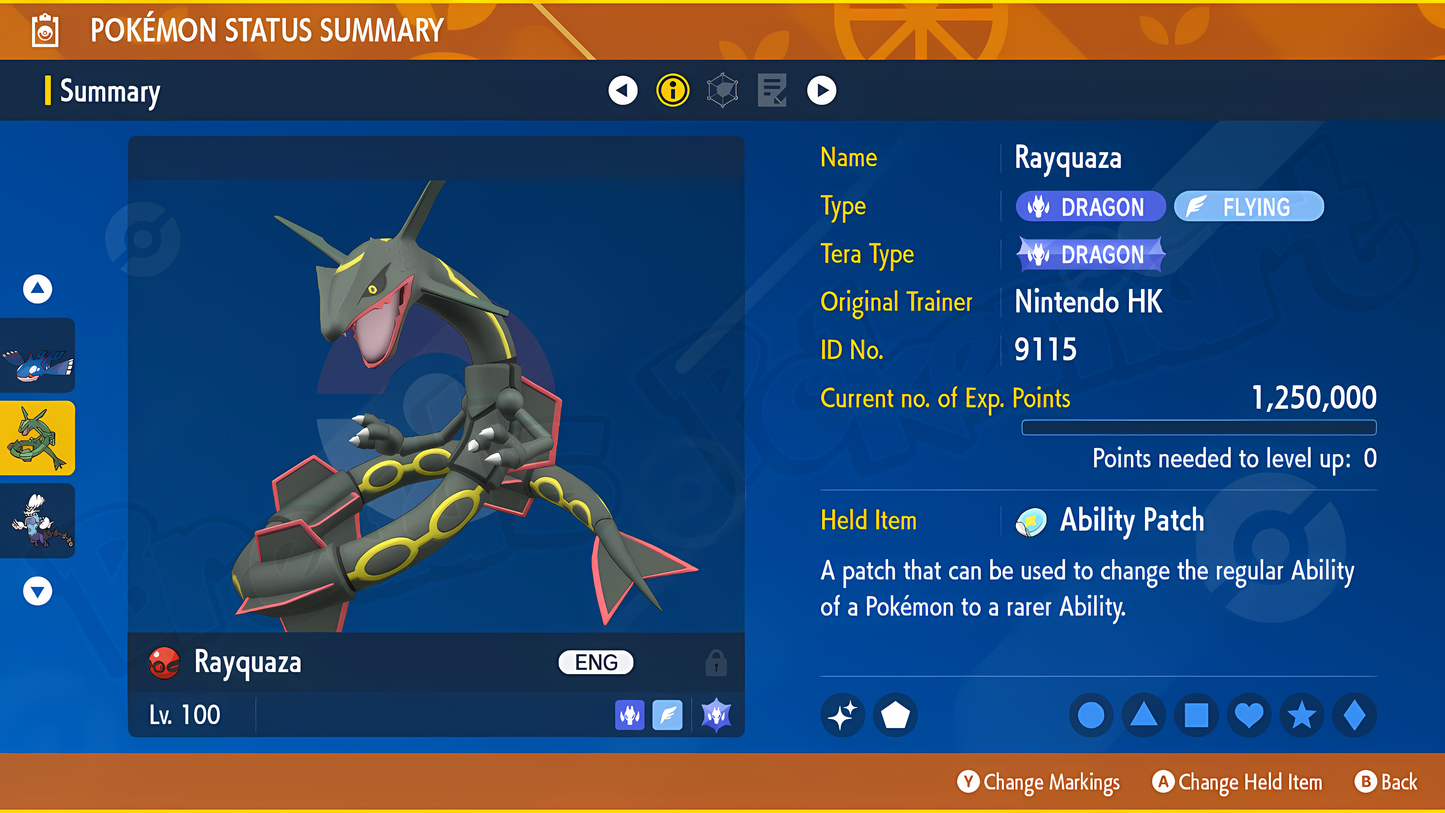Select the Rayquaza party thumbnail
Viewport: 1445px width, 813px height.
(38, 438)
